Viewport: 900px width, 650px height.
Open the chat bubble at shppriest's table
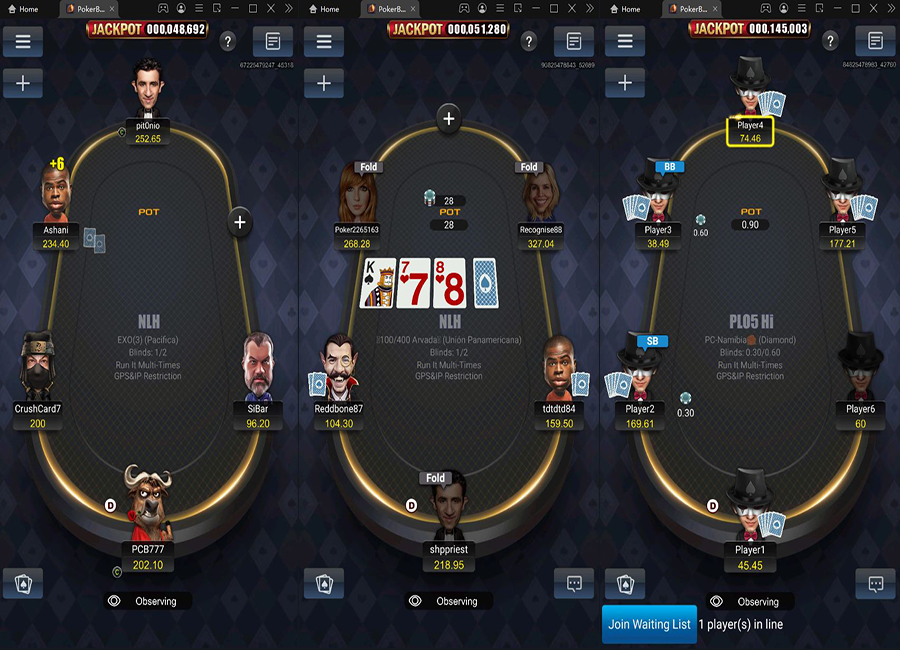574,583
